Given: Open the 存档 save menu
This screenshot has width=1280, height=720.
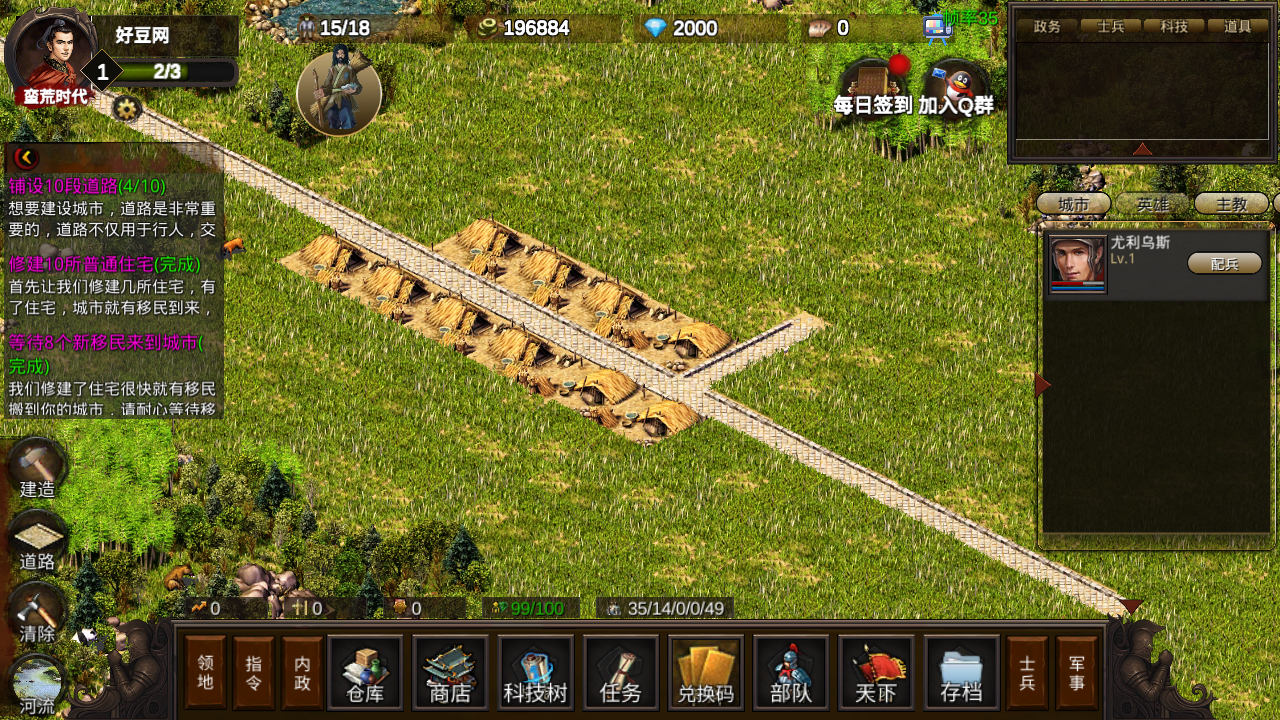Looking at the screenshot, I should [x=961, y=672].
